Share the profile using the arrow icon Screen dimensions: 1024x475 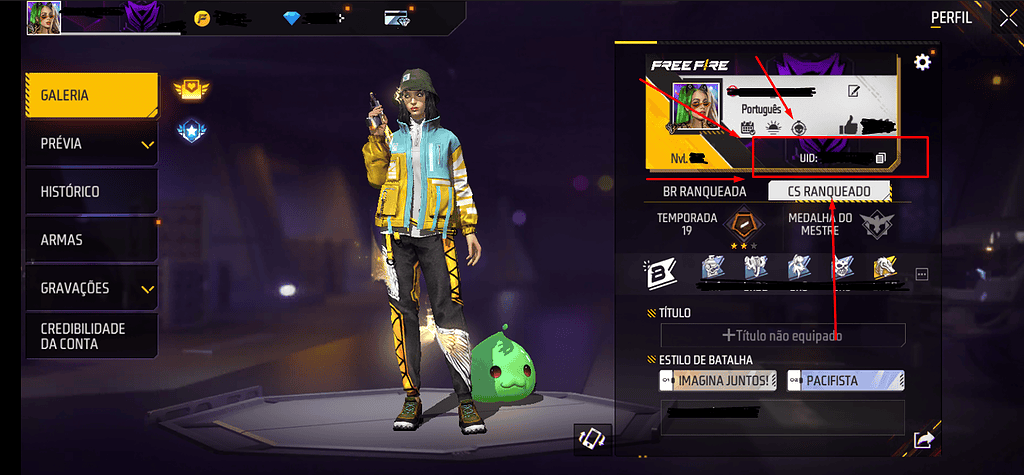pyautogui.click(x=922, y=439)
